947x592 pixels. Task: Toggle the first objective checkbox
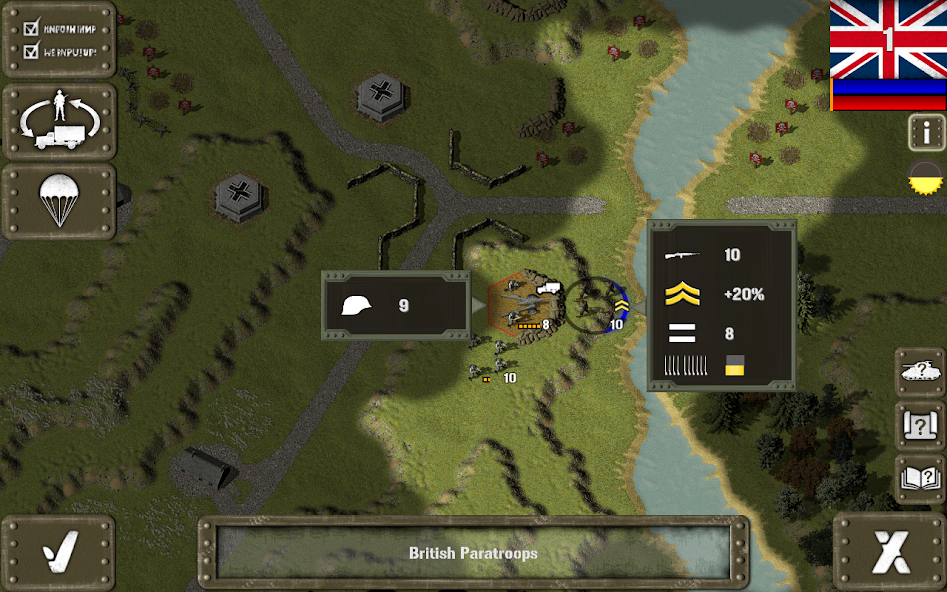[31, 28]
